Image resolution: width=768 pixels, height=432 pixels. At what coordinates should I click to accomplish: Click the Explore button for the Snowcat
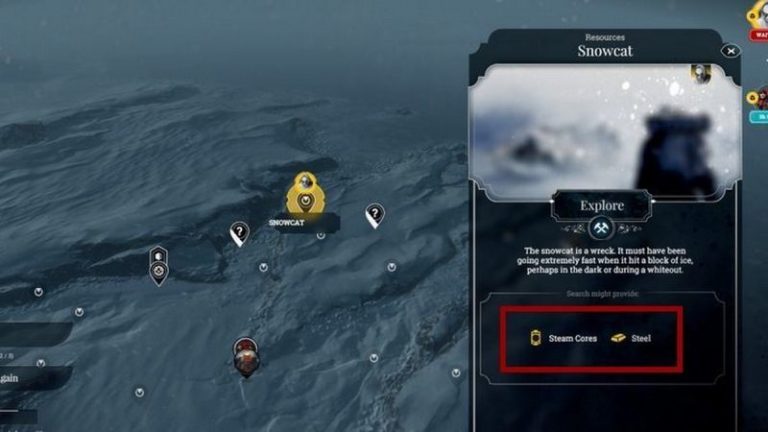coord(600,207)
